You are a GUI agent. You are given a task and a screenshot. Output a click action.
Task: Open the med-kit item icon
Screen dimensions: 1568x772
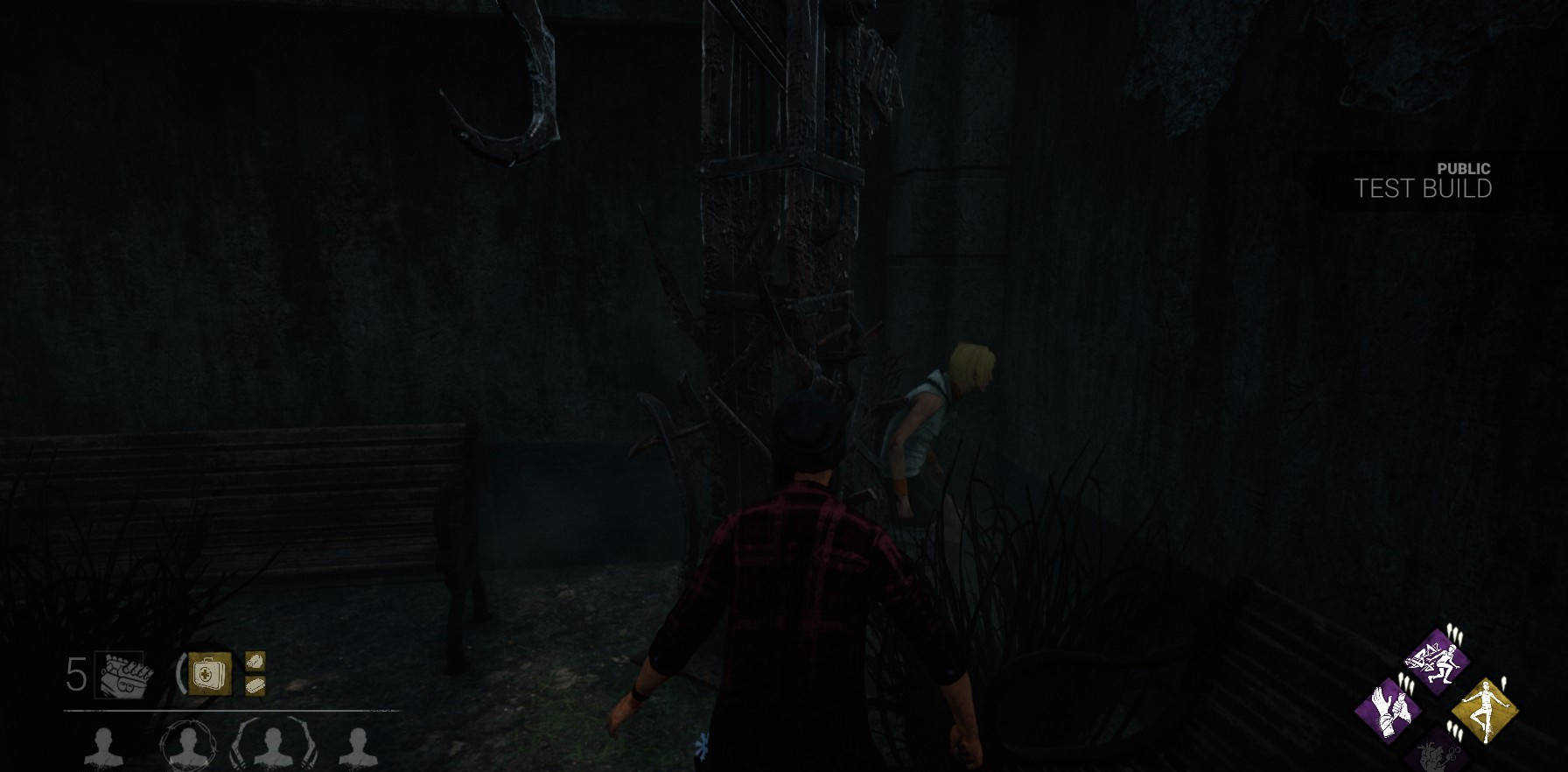(210, 672)
